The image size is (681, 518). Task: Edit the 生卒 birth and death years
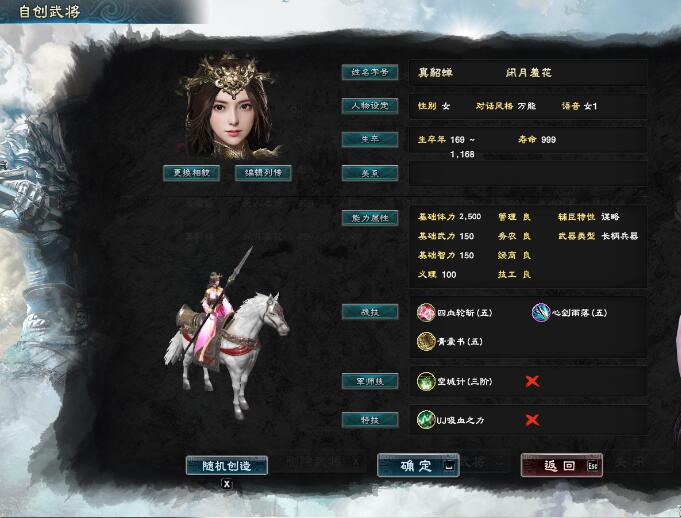click(x=370, y=139)
